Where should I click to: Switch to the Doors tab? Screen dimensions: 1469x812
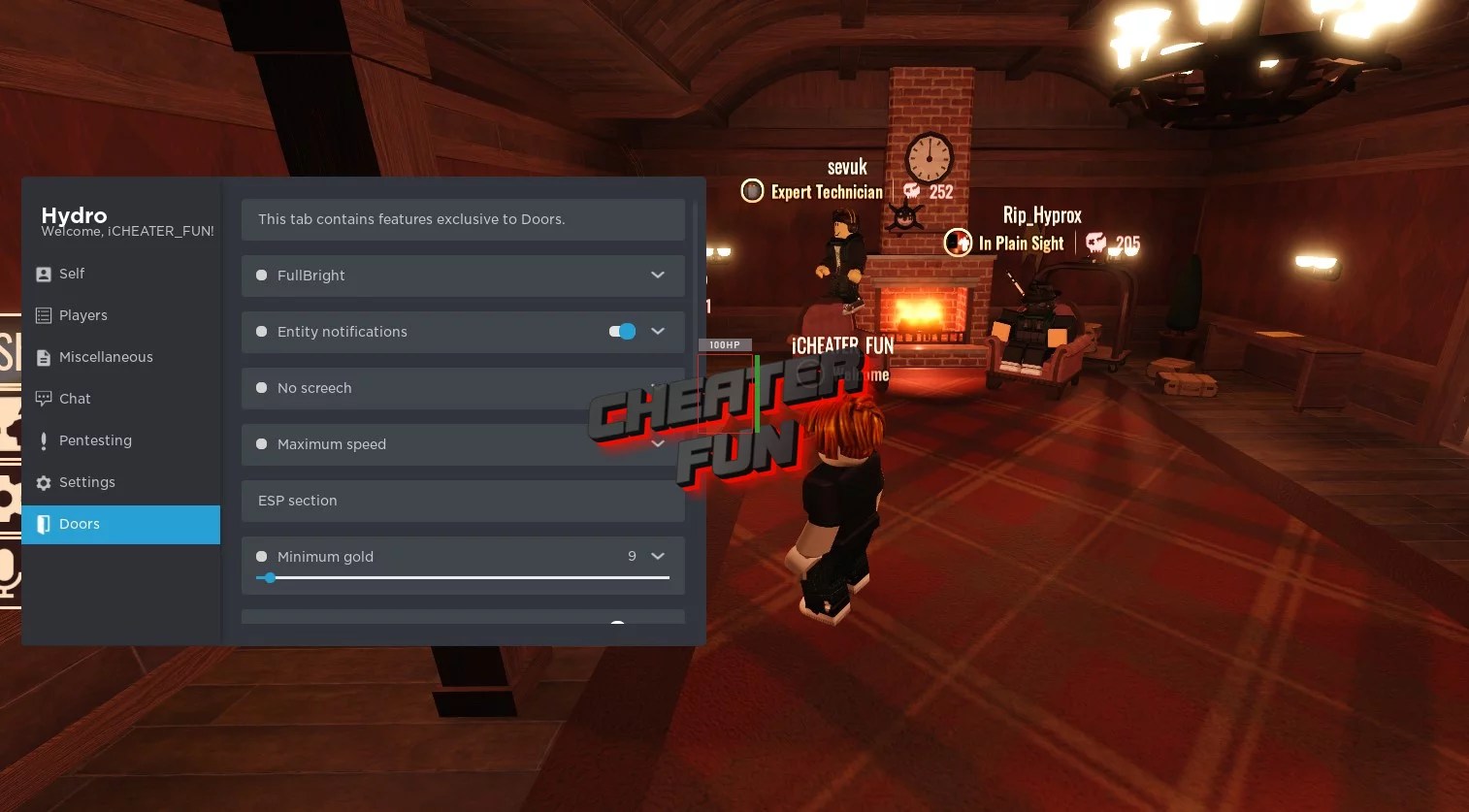point(80,524)
